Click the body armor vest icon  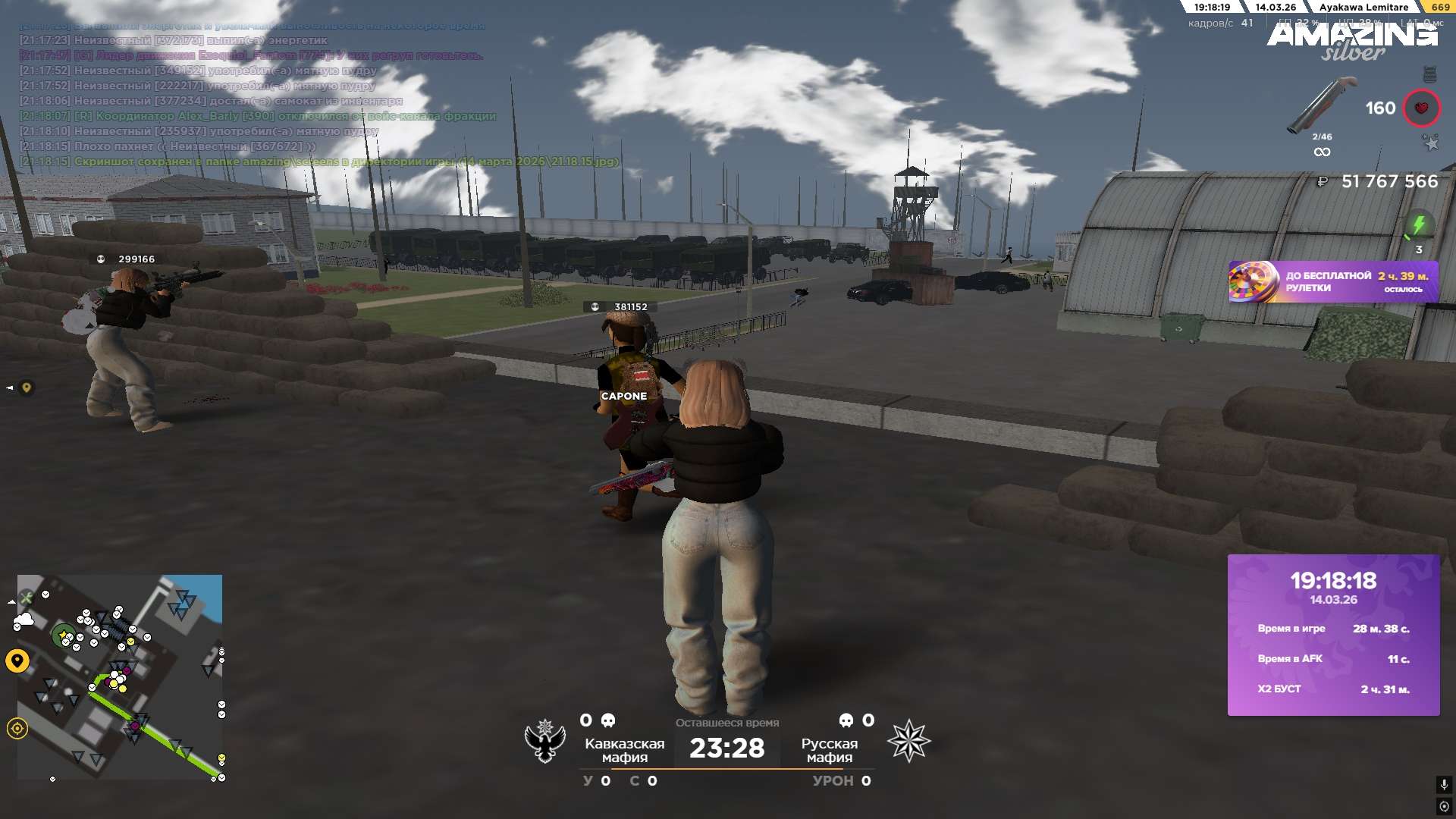pos(1429,74)
